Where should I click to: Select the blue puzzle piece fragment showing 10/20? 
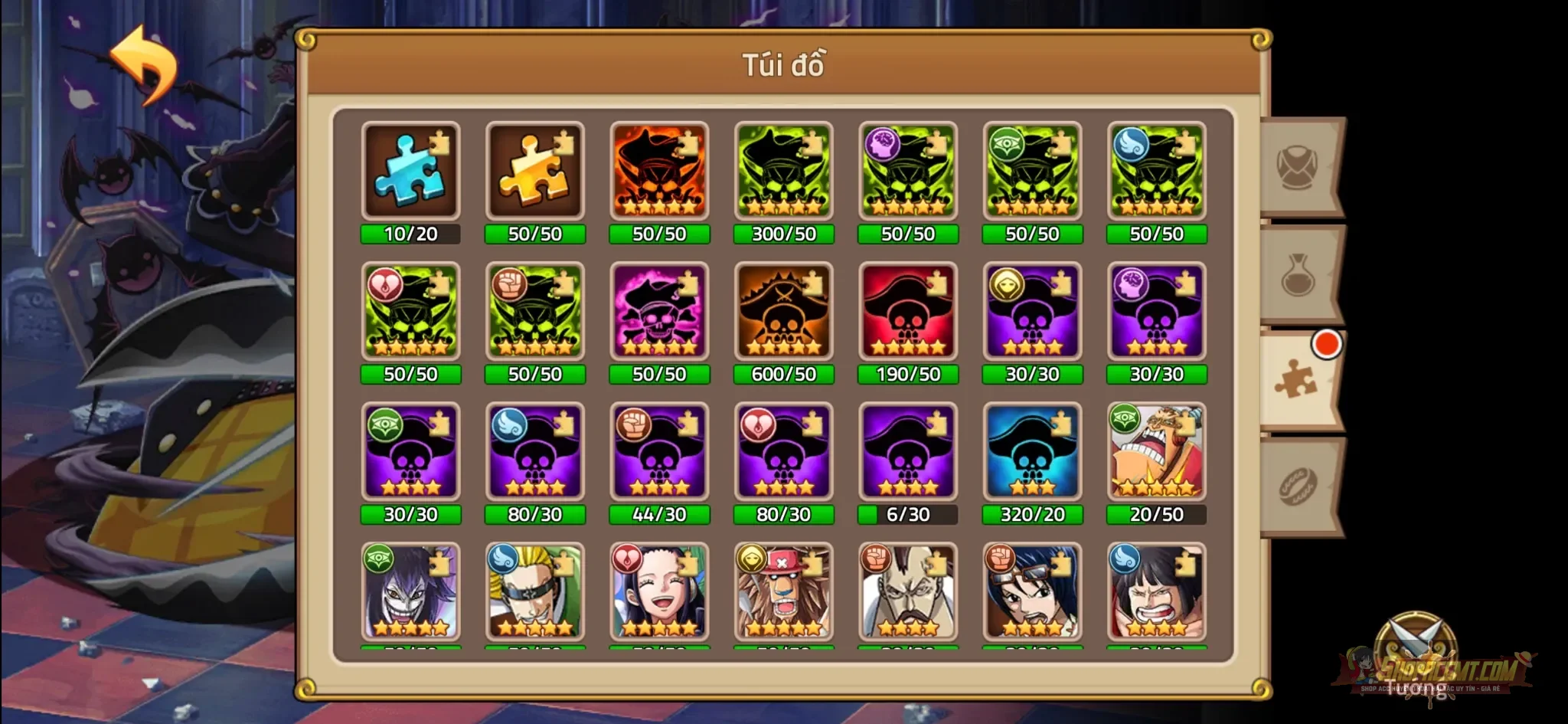point(411,171)
